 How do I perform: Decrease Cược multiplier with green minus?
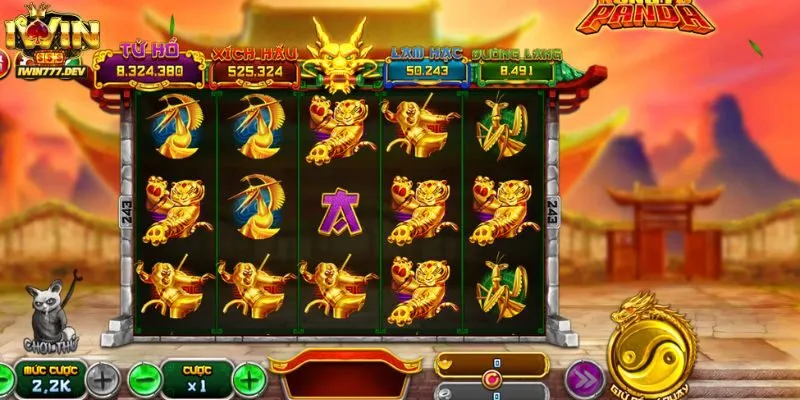pyautogui.click(x=145, y=379)
